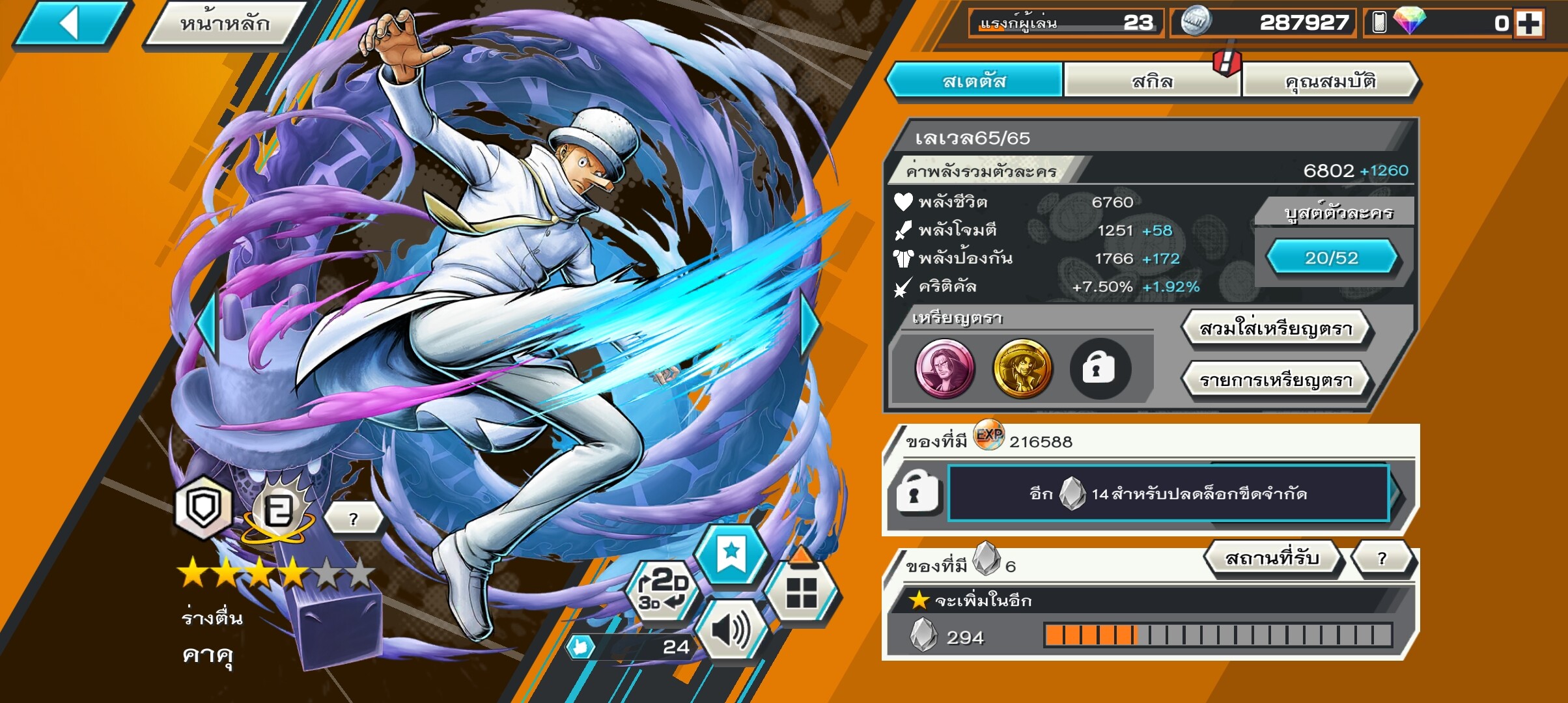Select the สเตตัส tab
1568x703 pixels.
(974, 81)
